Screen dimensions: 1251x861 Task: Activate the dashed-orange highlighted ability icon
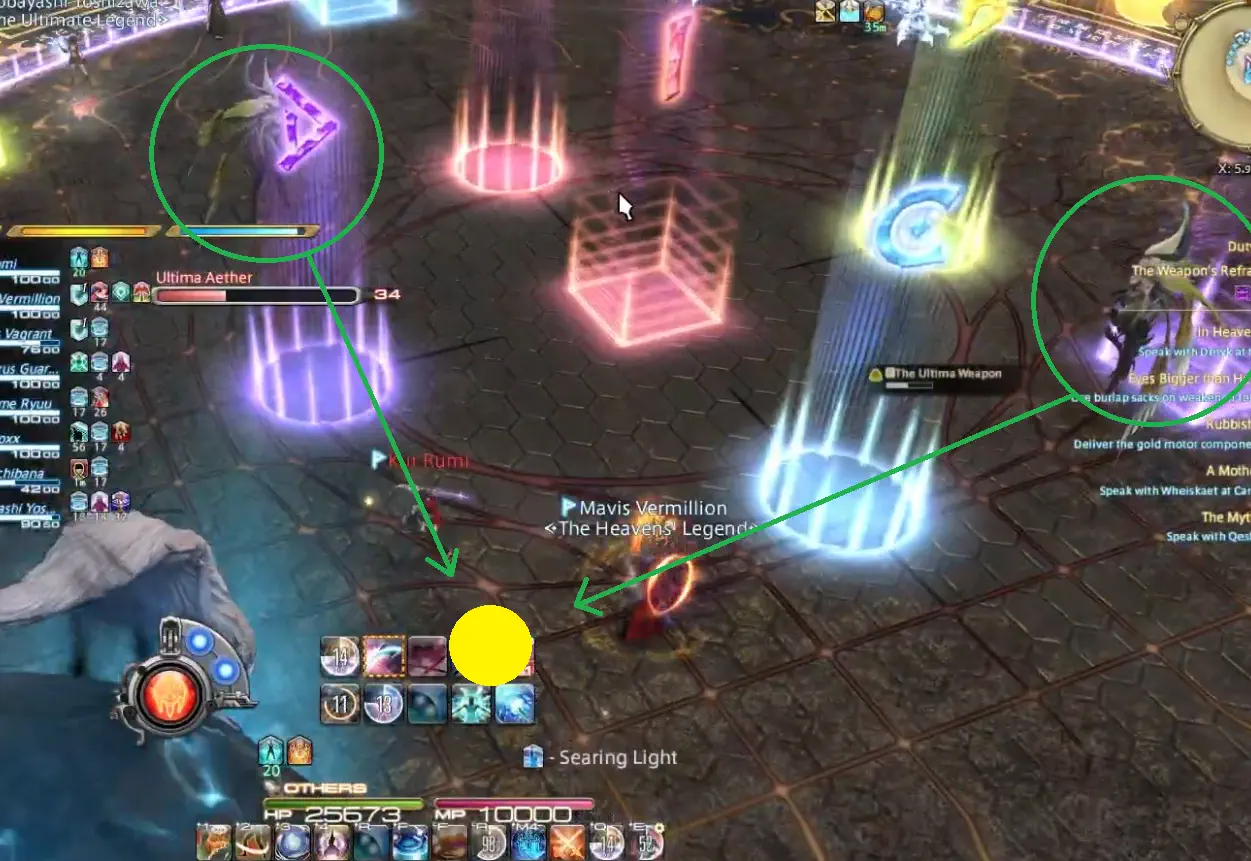384,655
